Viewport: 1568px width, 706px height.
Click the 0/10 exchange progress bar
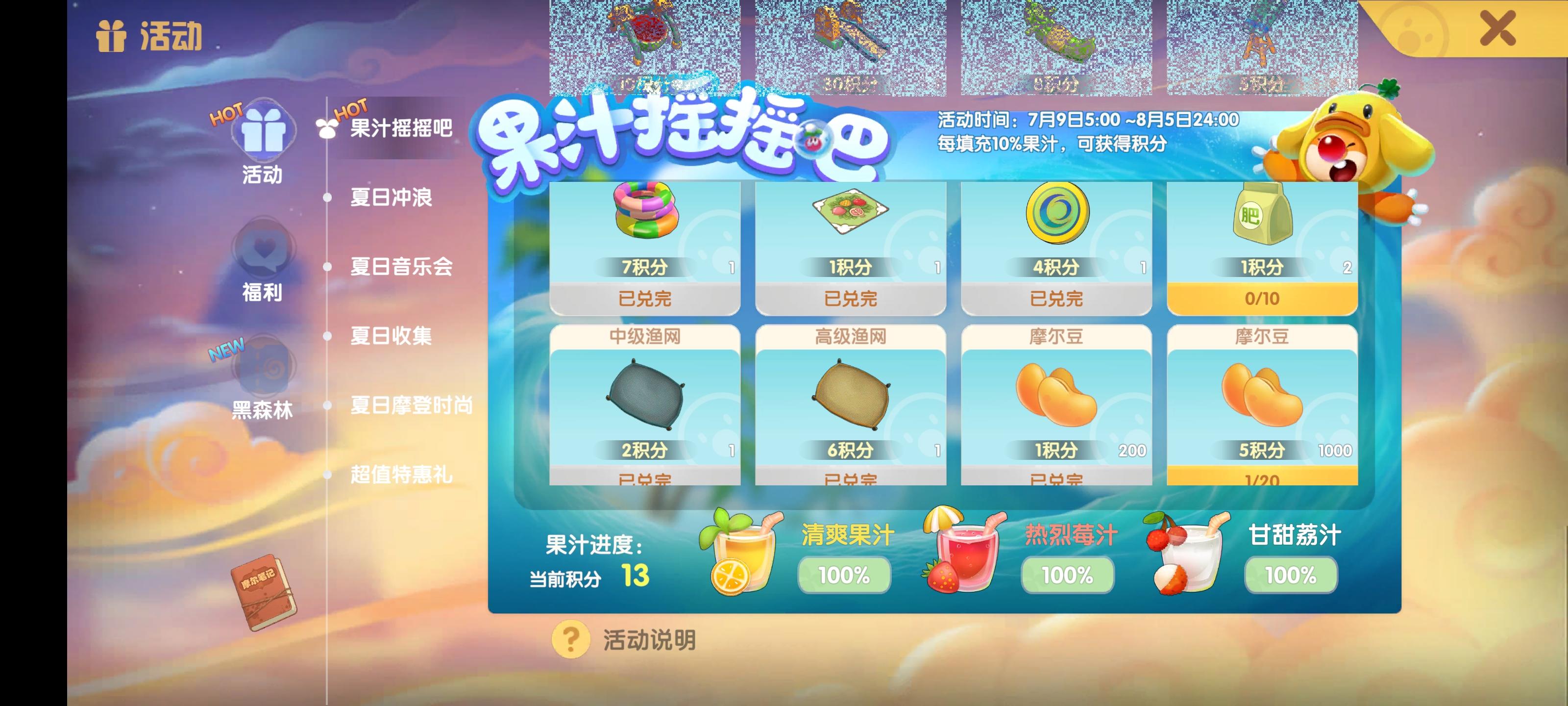point(1262,298)
